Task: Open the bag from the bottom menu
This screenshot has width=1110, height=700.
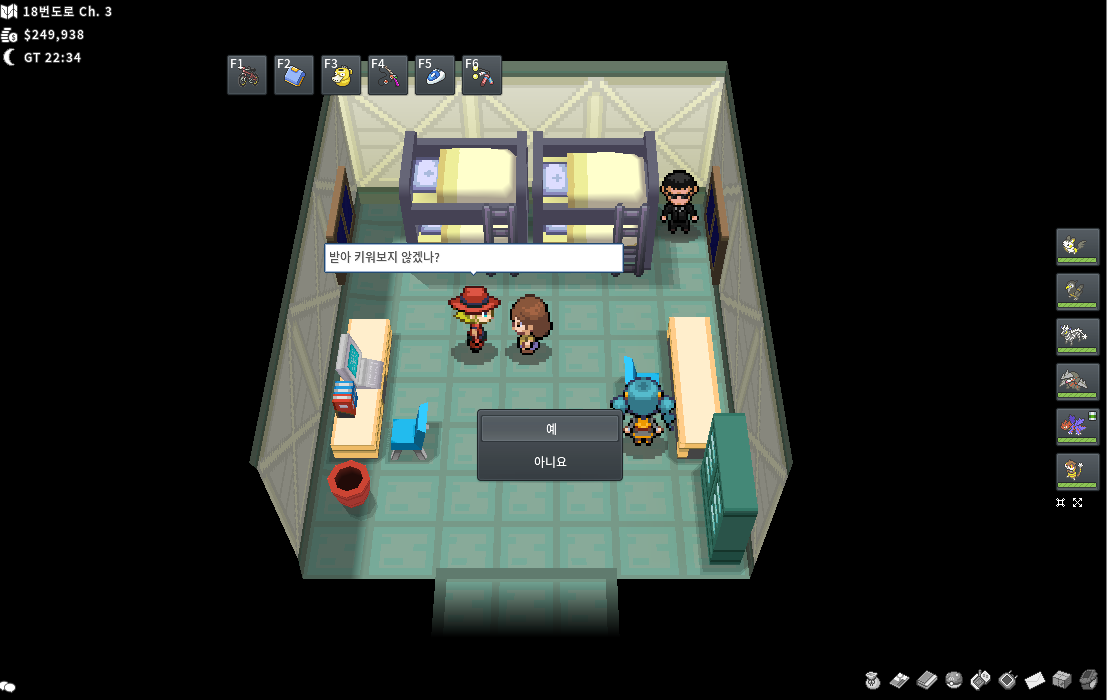Action: tap(873, 680)
